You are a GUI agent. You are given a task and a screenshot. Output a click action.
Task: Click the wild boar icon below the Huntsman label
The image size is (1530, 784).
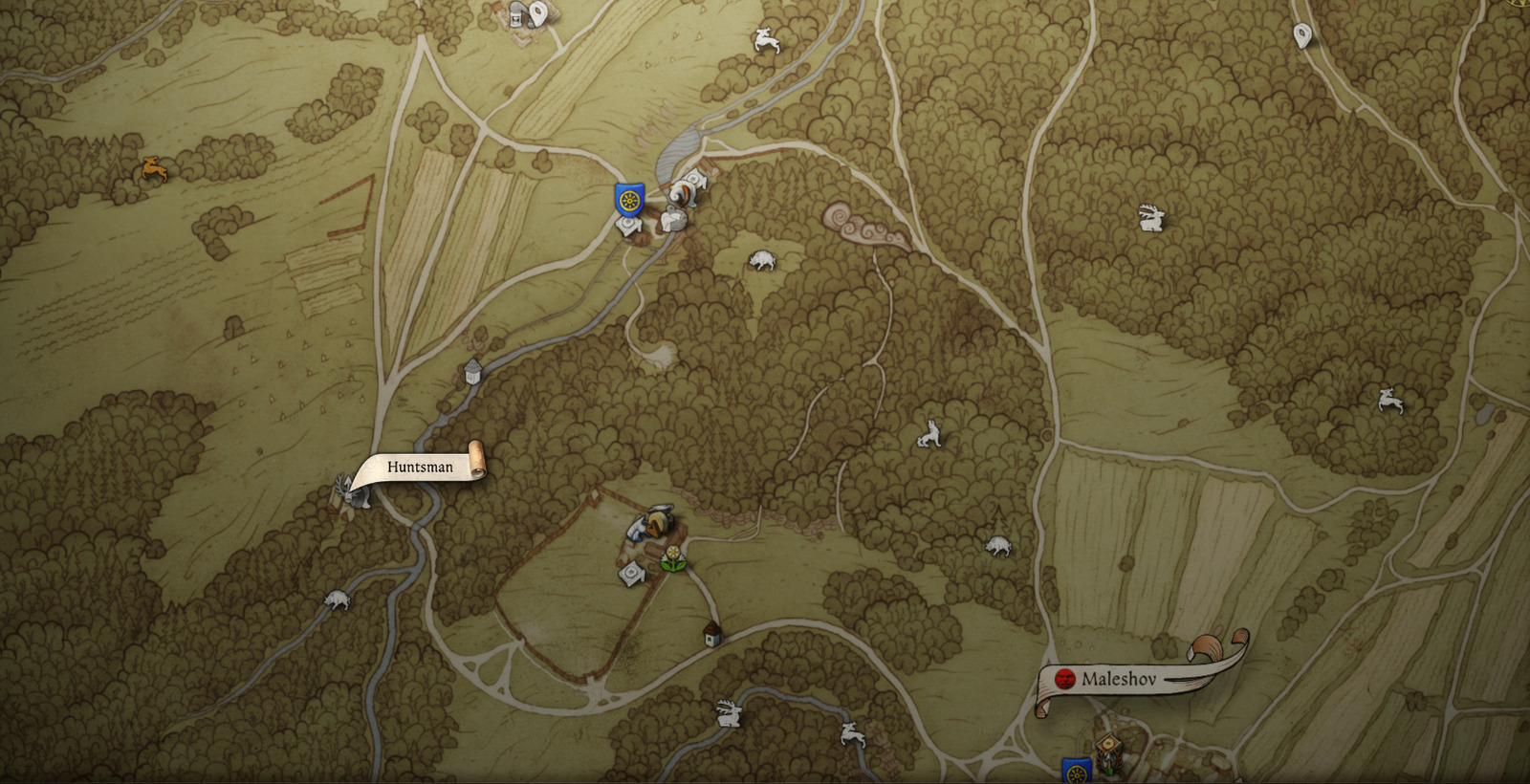pos(335,598)
